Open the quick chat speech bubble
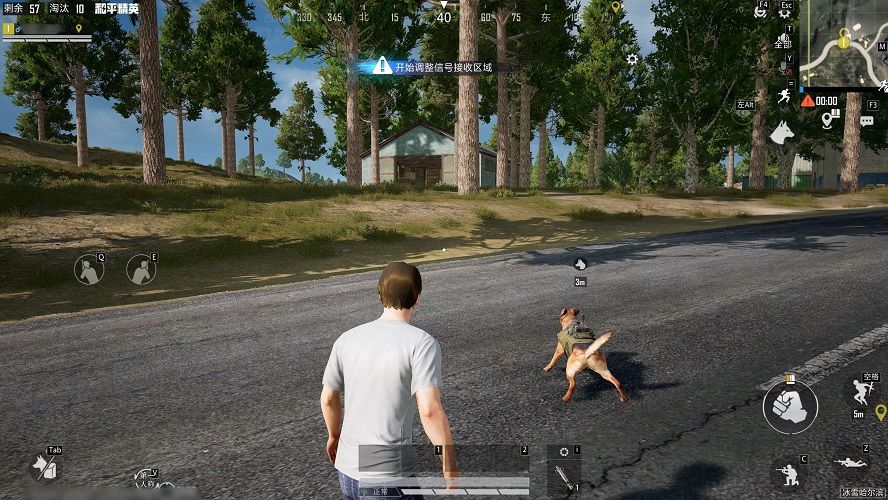The width and height of the screenshot is (888, 500). 866,121
